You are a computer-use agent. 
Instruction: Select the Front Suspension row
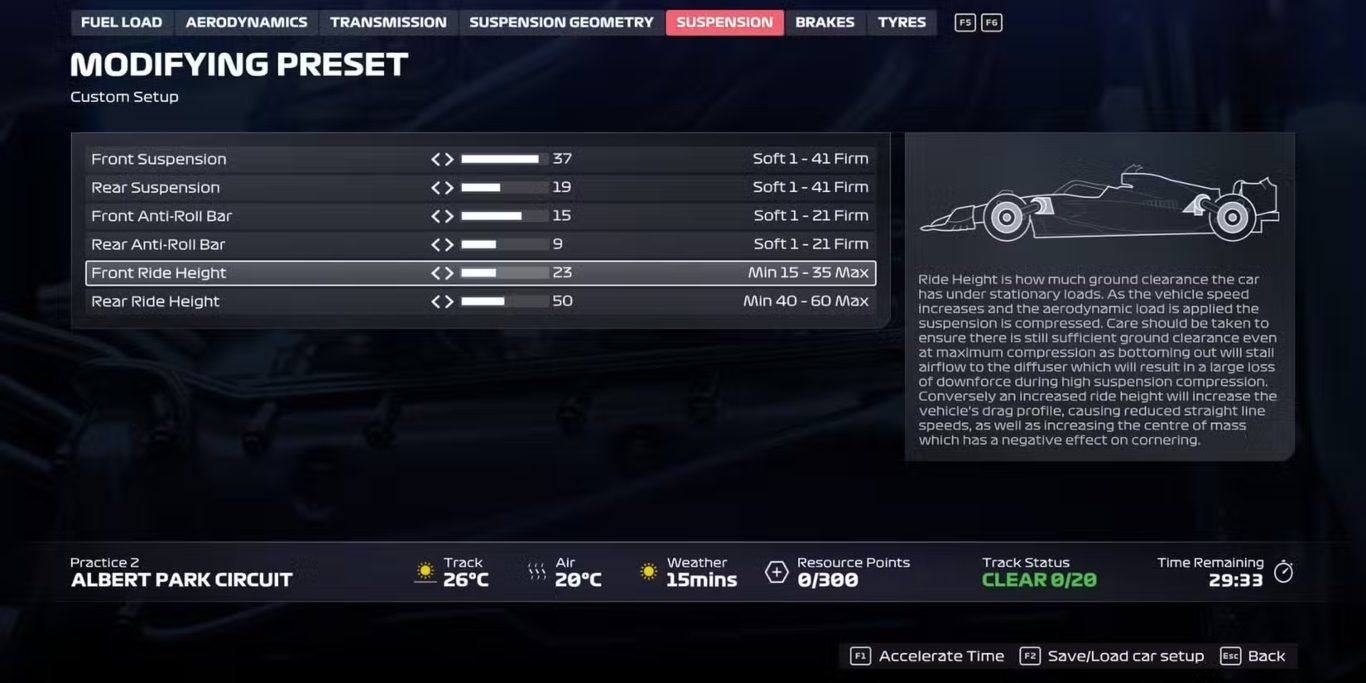pos(159,159)
